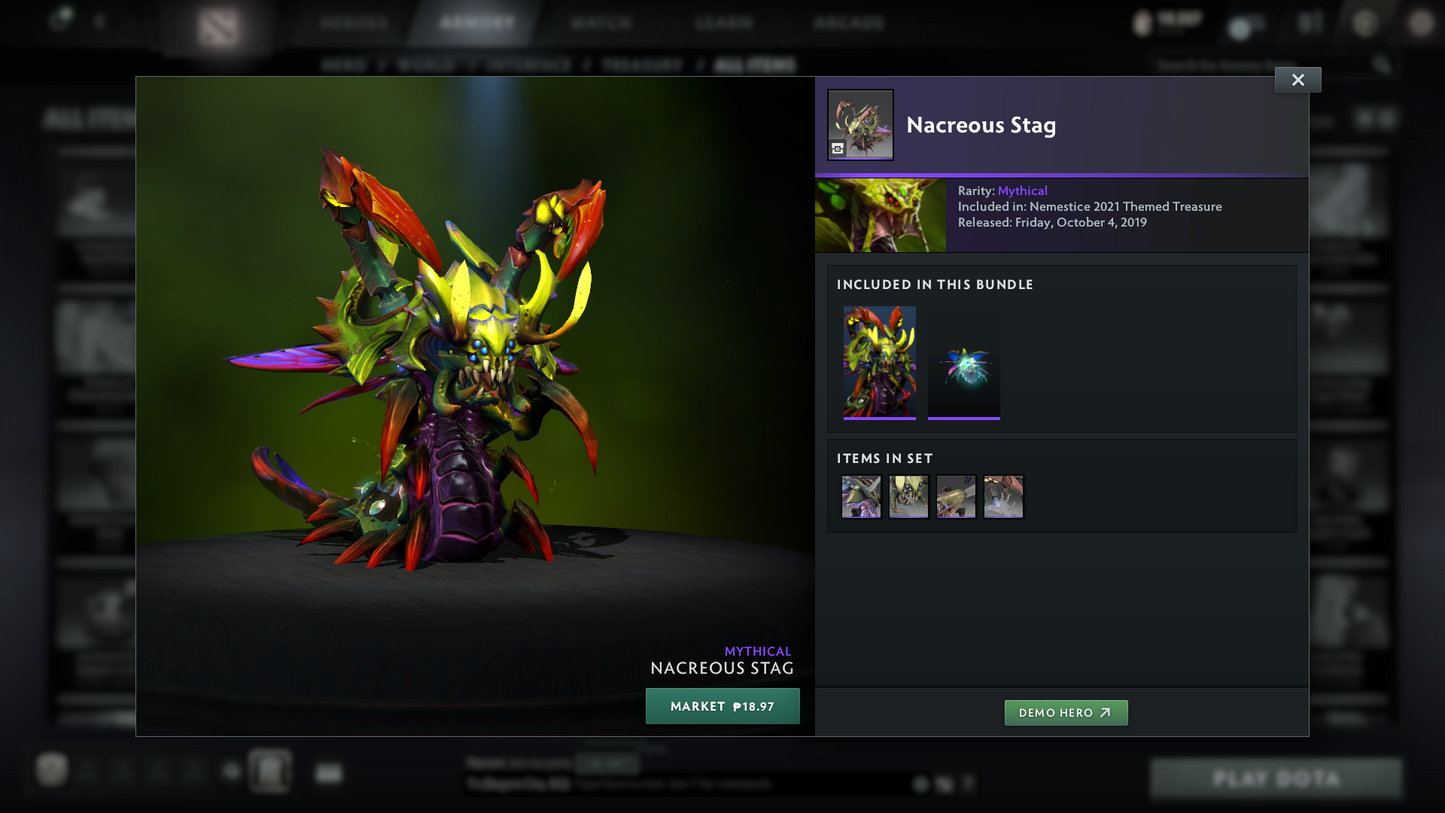Choose the set item showing the blue-eyed head

pos(908,497)
